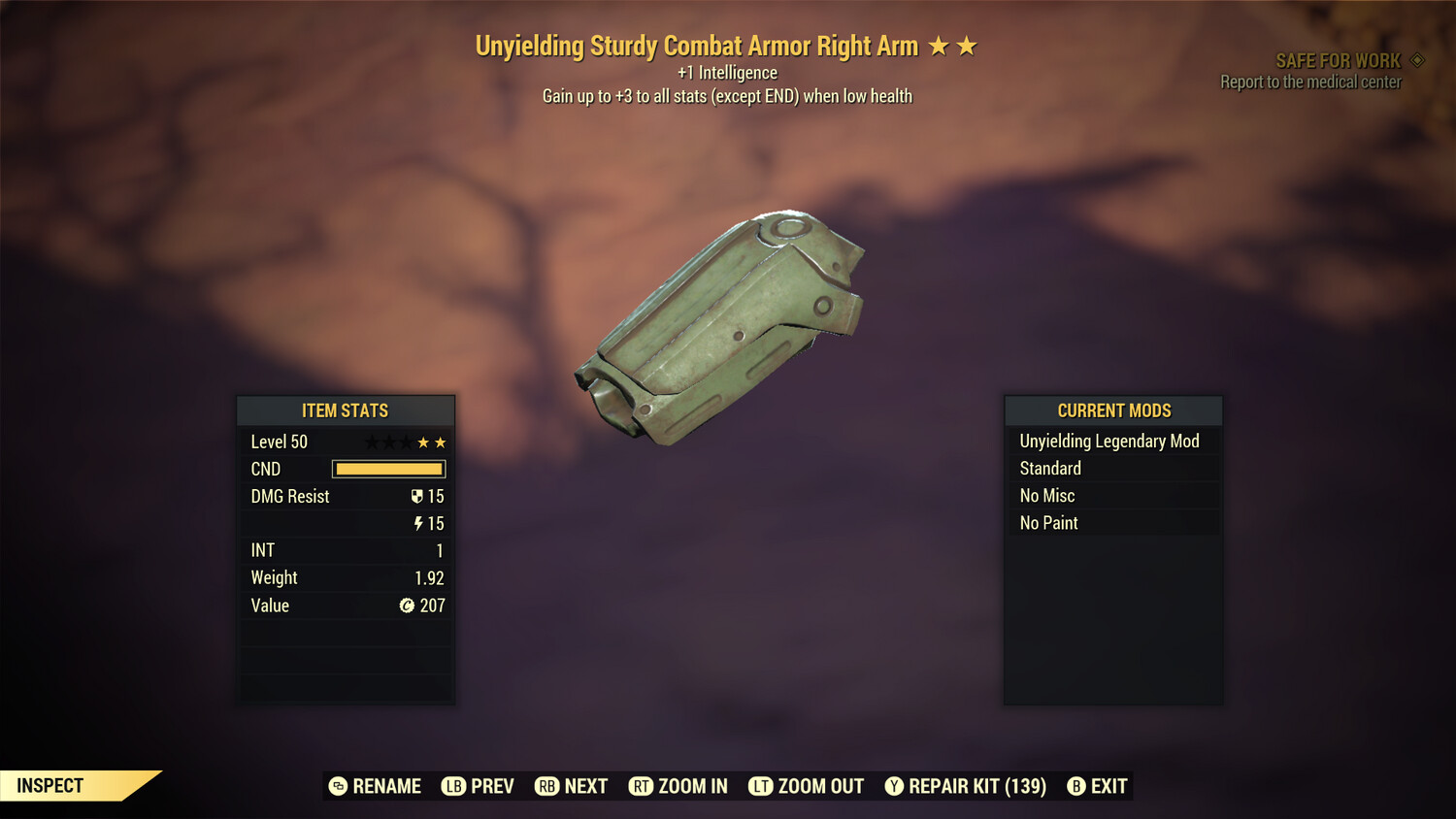Click the yellow CND condition bar

coord(388,469)
